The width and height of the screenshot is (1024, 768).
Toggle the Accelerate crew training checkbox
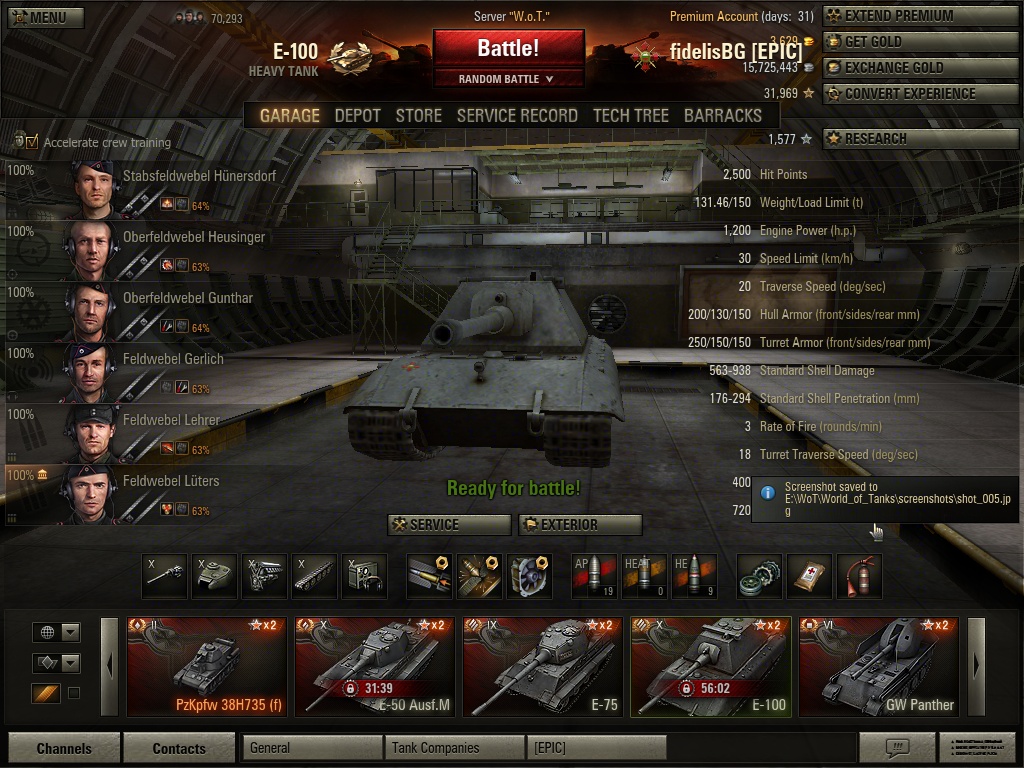32,142
